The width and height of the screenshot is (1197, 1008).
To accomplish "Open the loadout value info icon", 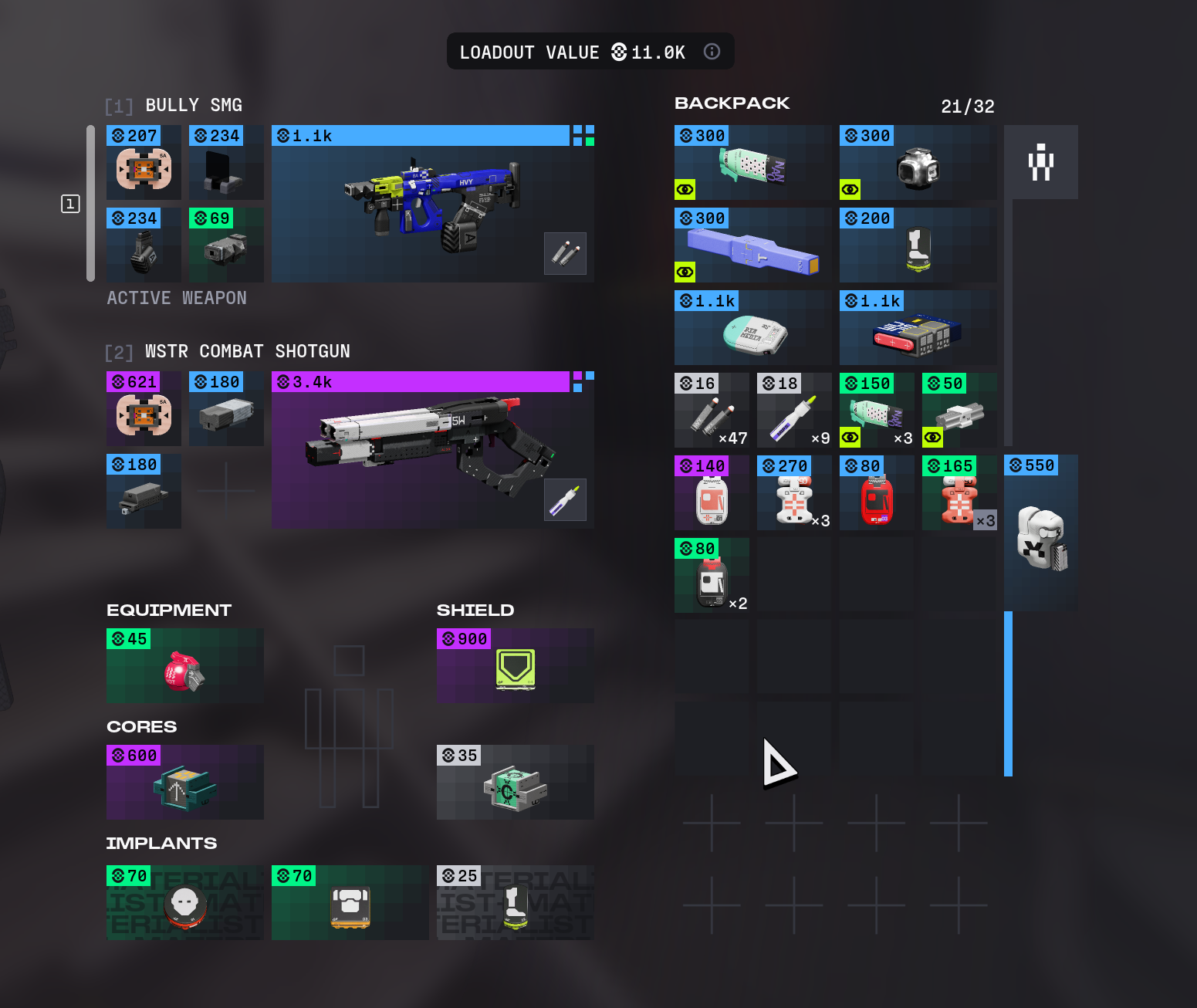I will pos(712,52).
